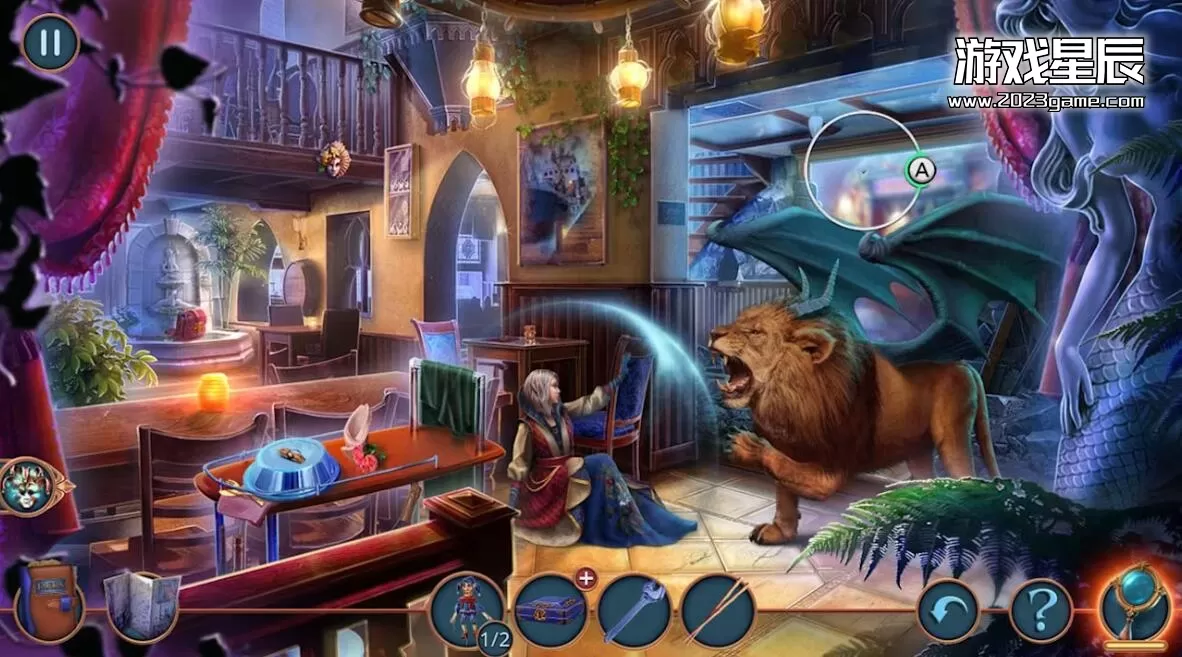The height and width of the screenshot is (657, 1182).
Task: Click the back arrow button
Action: click(x=949, y=611)
